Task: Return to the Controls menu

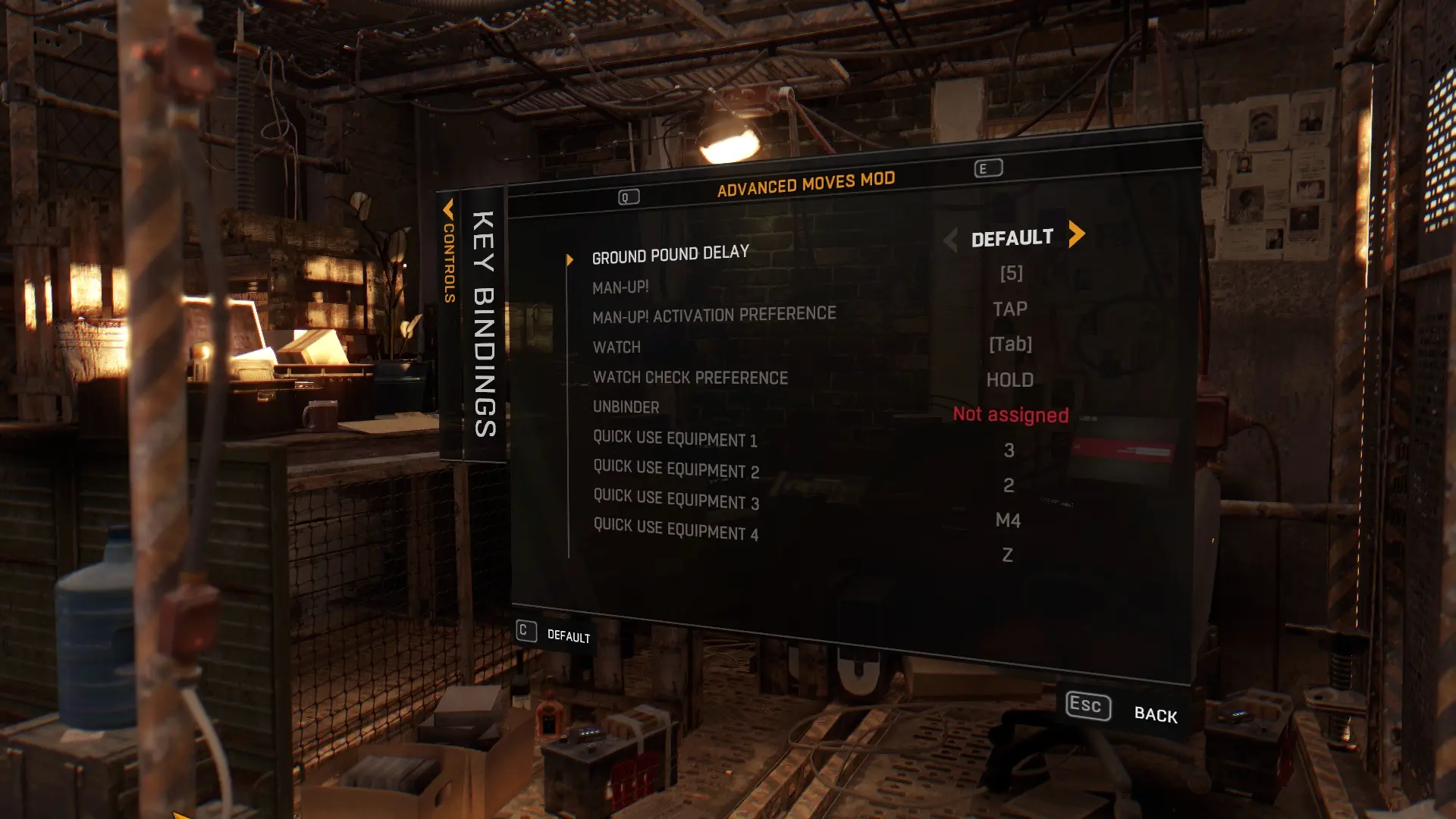Action: pyautogui.click(x=449, y=252)
